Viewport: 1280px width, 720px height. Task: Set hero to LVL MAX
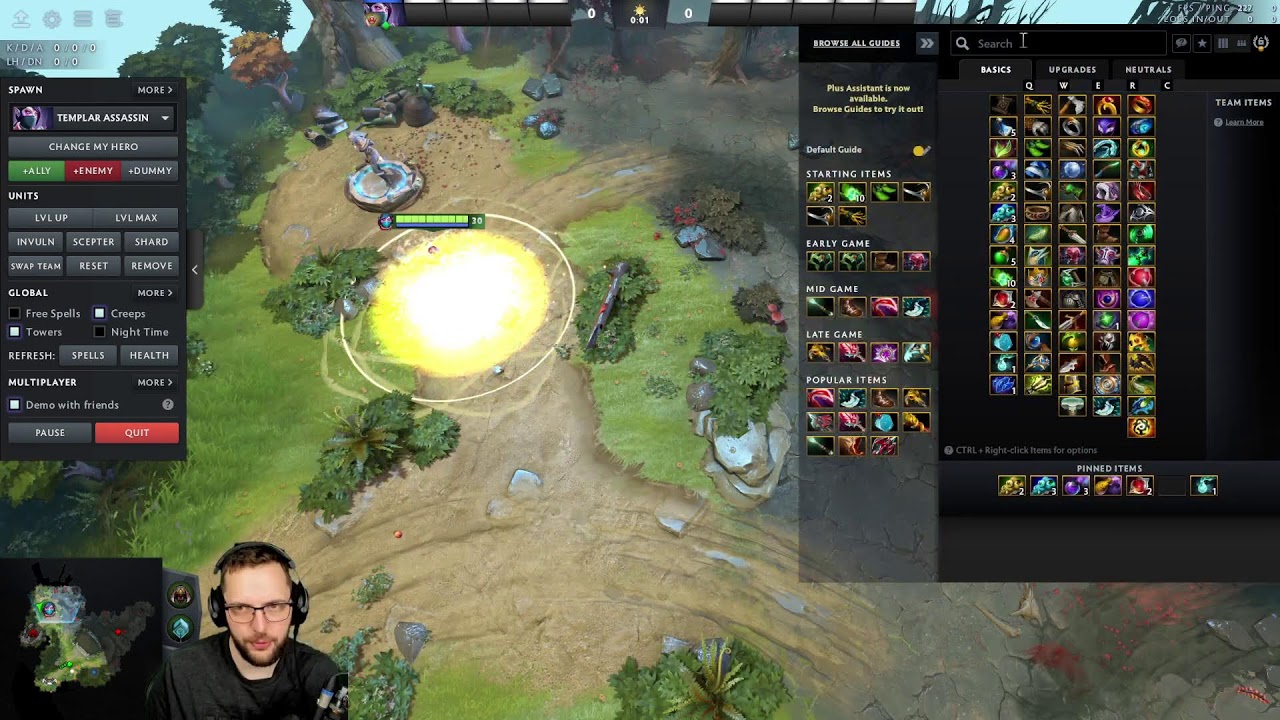136,218
